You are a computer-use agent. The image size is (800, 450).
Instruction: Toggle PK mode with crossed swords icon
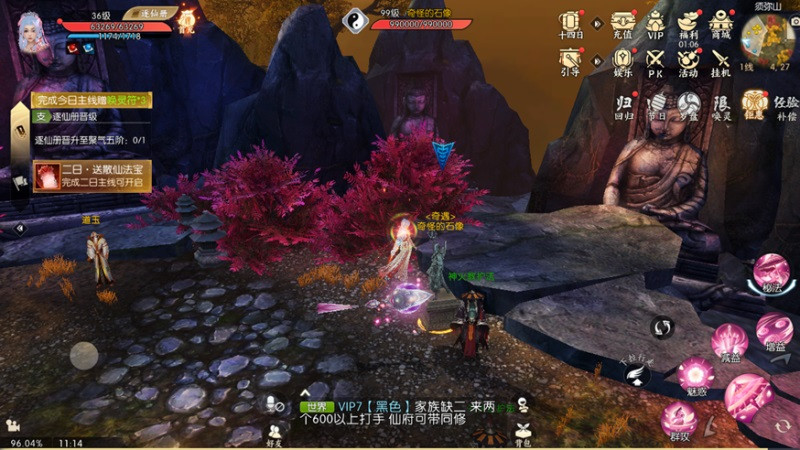655,58
